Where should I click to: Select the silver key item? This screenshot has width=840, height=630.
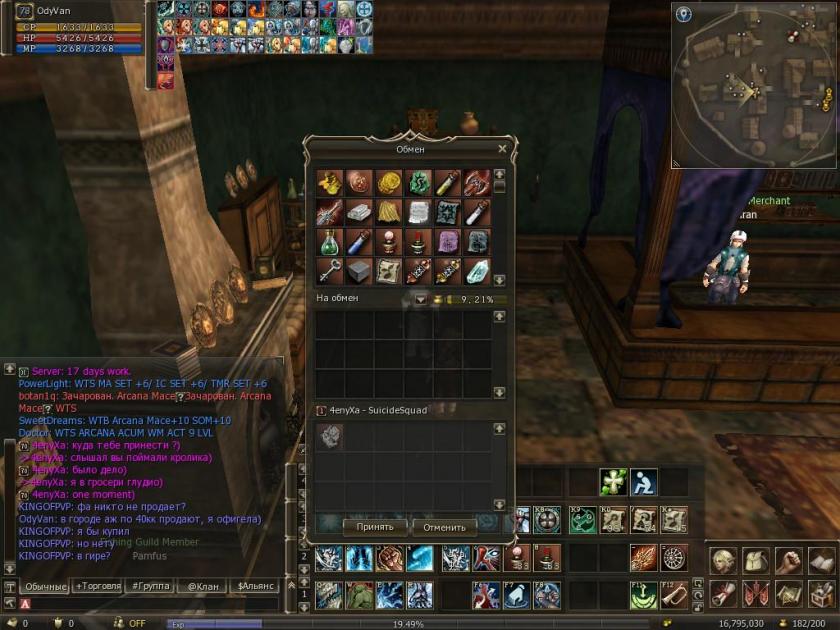(x=330, y=270)
